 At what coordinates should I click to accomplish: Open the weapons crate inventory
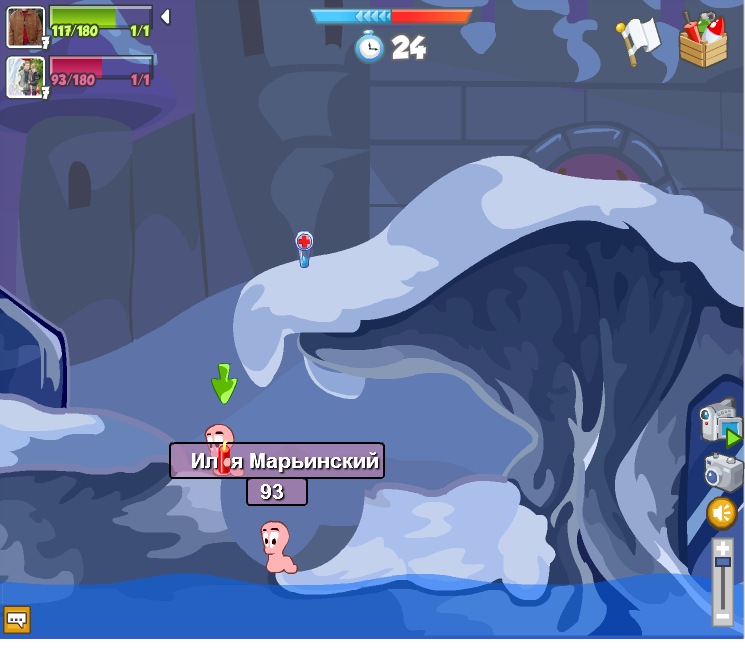(703, 40)
